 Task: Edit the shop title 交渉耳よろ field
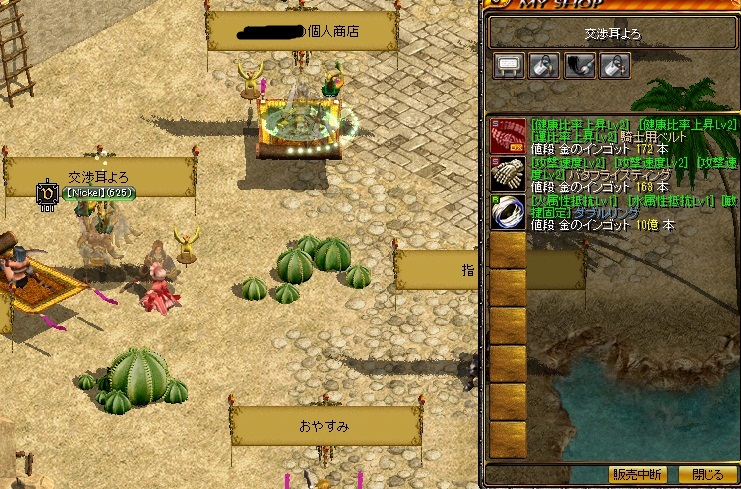click(x=612, y=33)
